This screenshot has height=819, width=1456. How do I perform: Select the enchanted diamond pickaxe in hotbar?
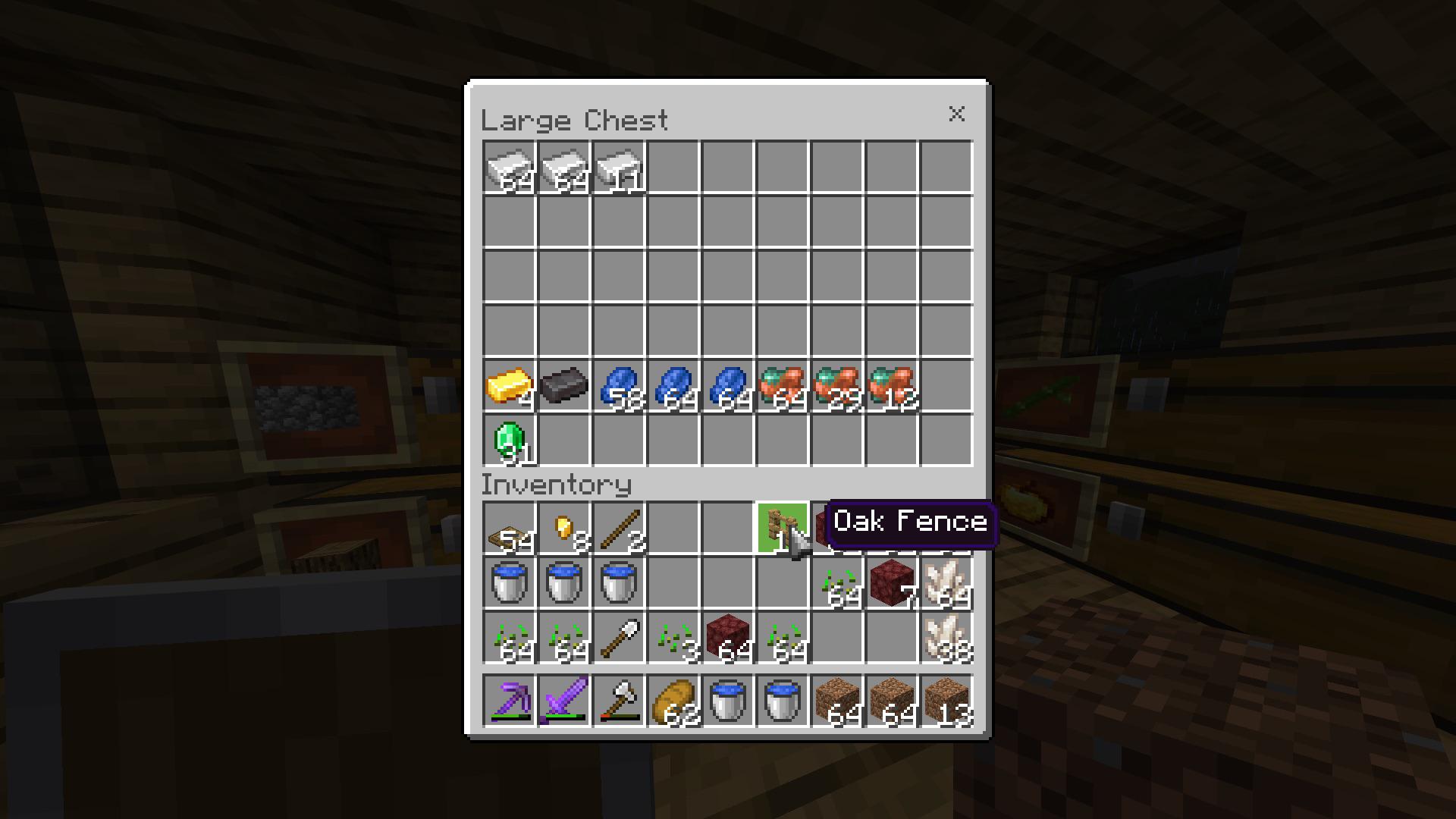(x=510, y=701)
